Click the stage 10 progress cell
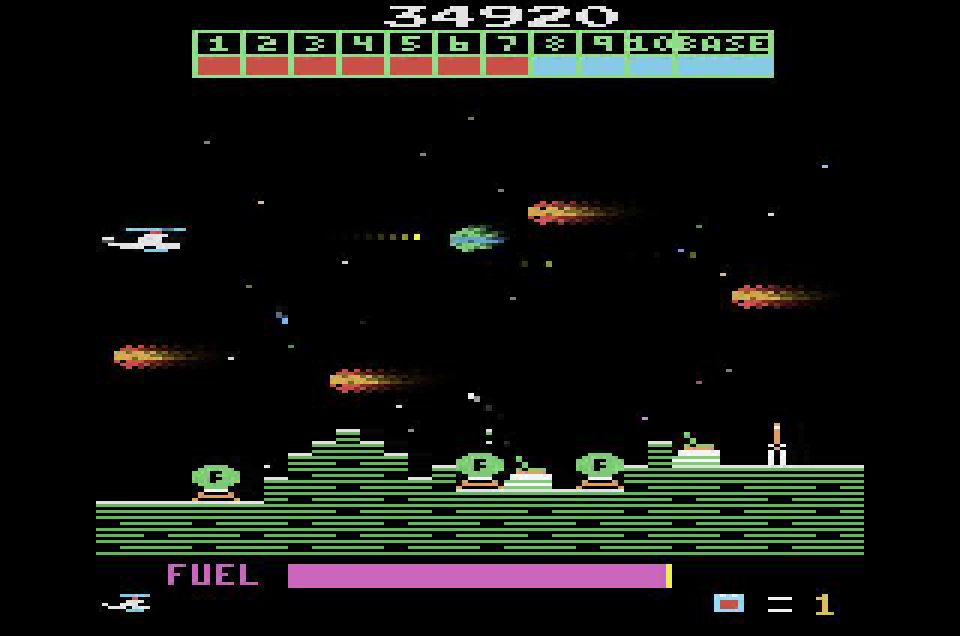Viewport: 960px width, 636px height. coord(650,54)
